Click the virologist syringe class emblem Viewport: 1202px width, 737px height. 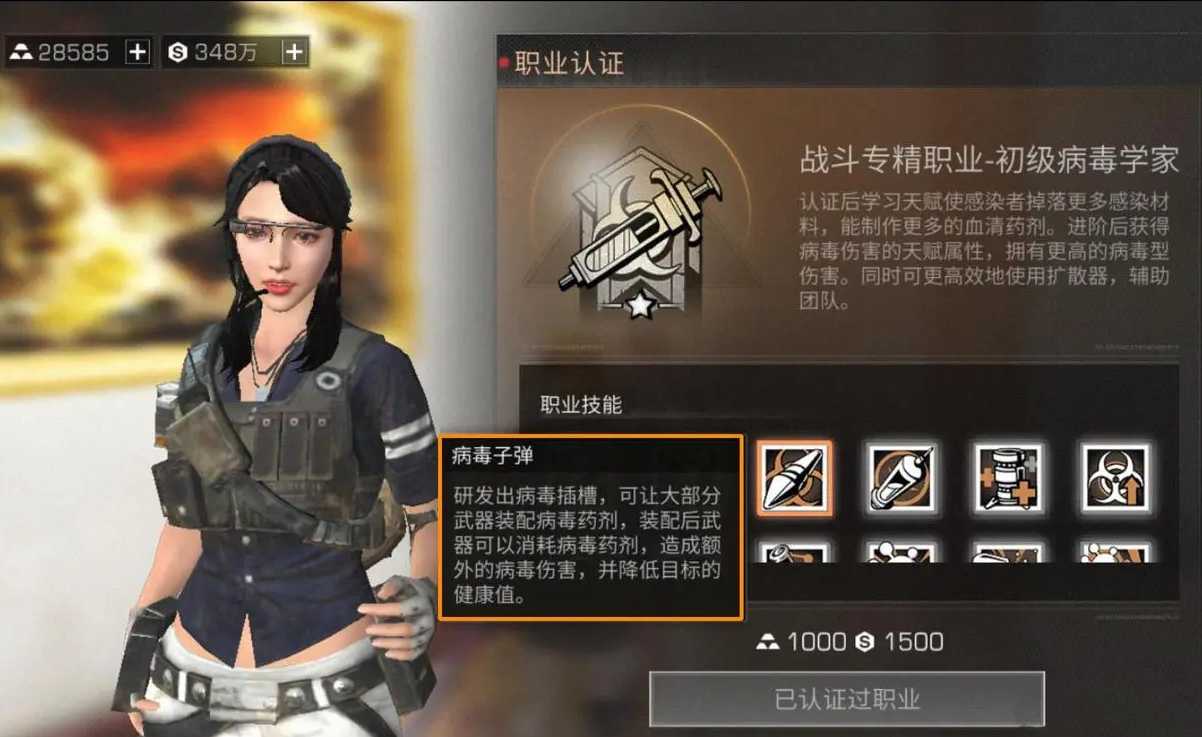pyautogui.click(x=639, y=237)
